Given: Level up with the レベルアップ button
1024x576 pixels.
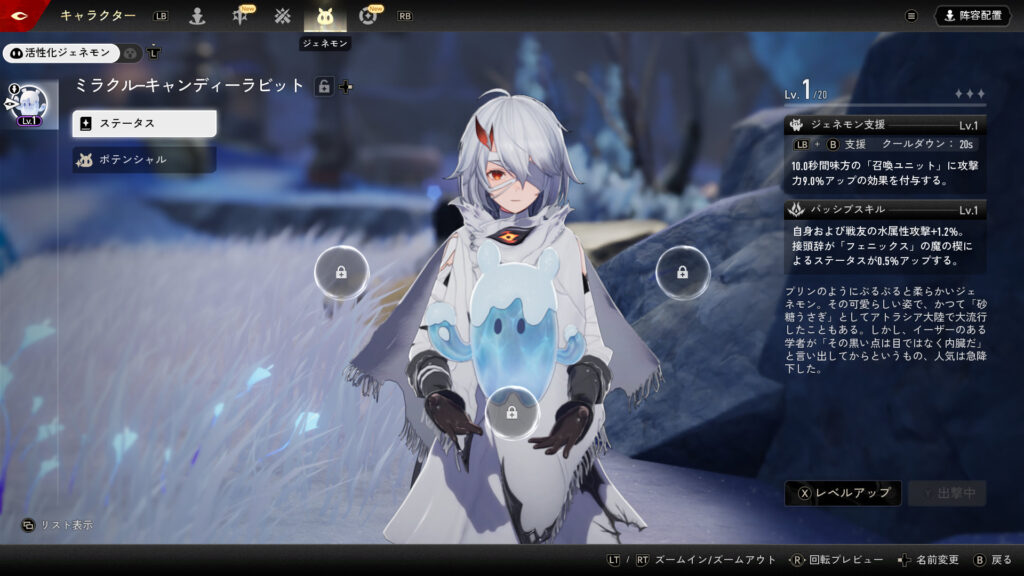Looking at the screenshot, I should (x=843, y=492).
